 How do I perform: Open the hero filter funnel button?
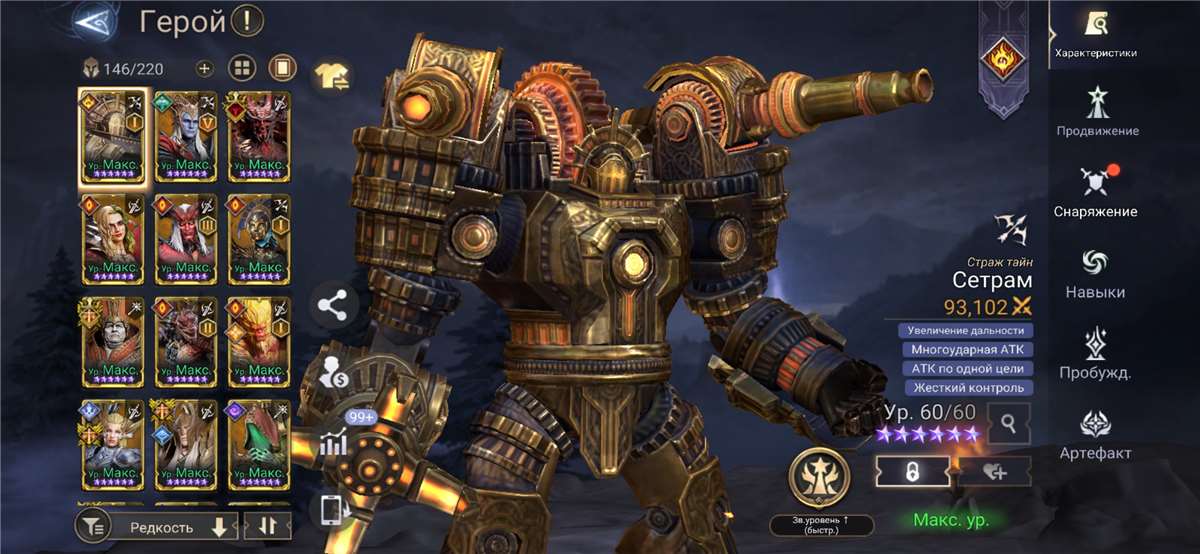click(92, 526)
